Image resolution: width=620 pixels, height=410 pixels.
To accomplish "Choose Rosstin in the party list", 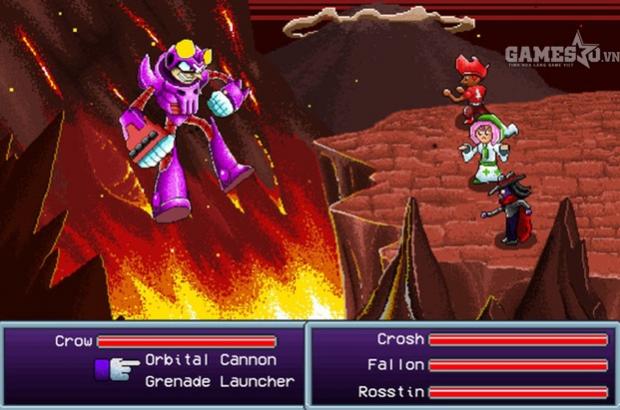I will [391, 391].
